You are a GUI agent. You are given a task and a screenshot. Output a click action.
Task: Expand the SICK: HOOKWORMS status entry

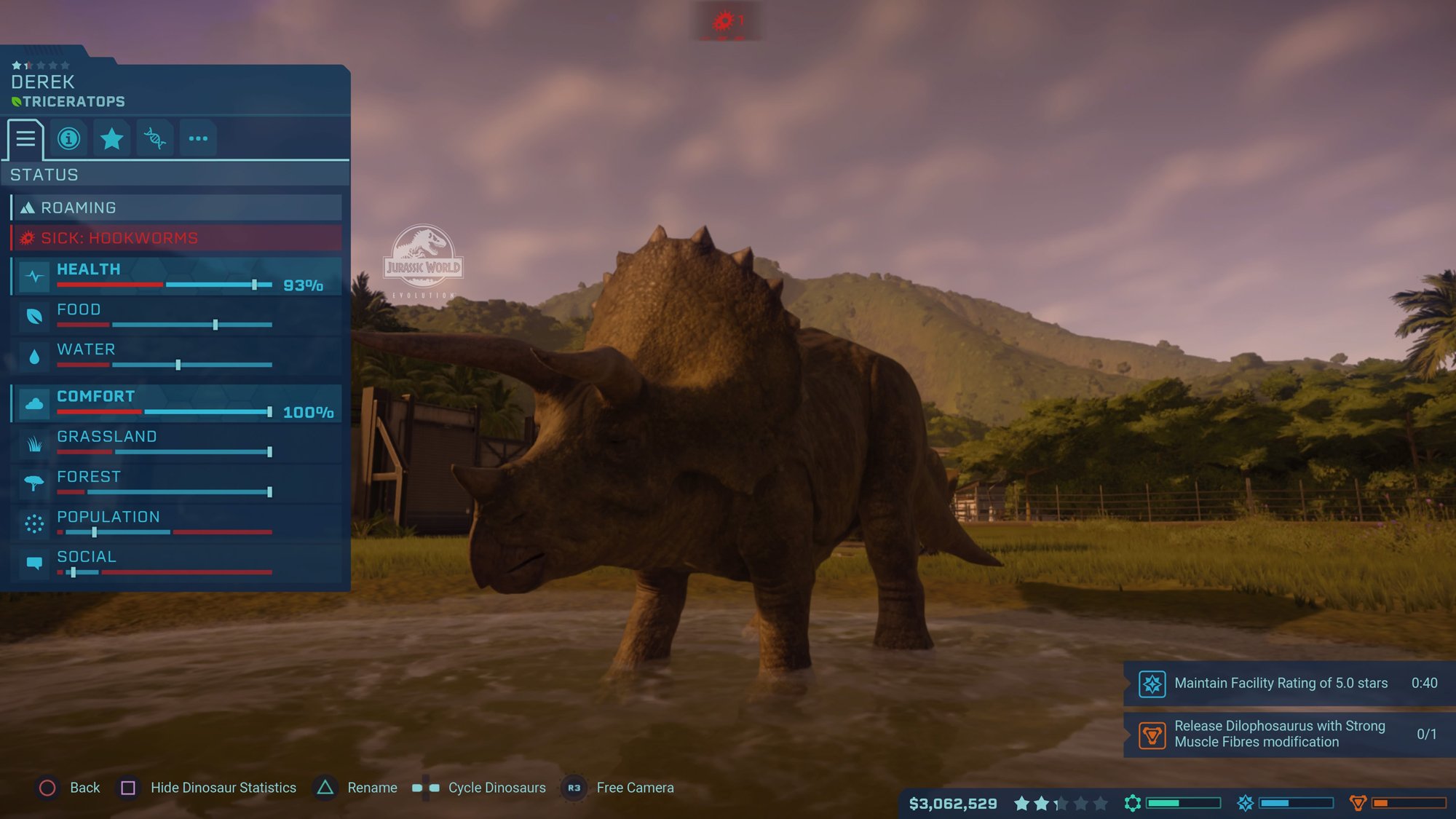[x=175, y=237]
